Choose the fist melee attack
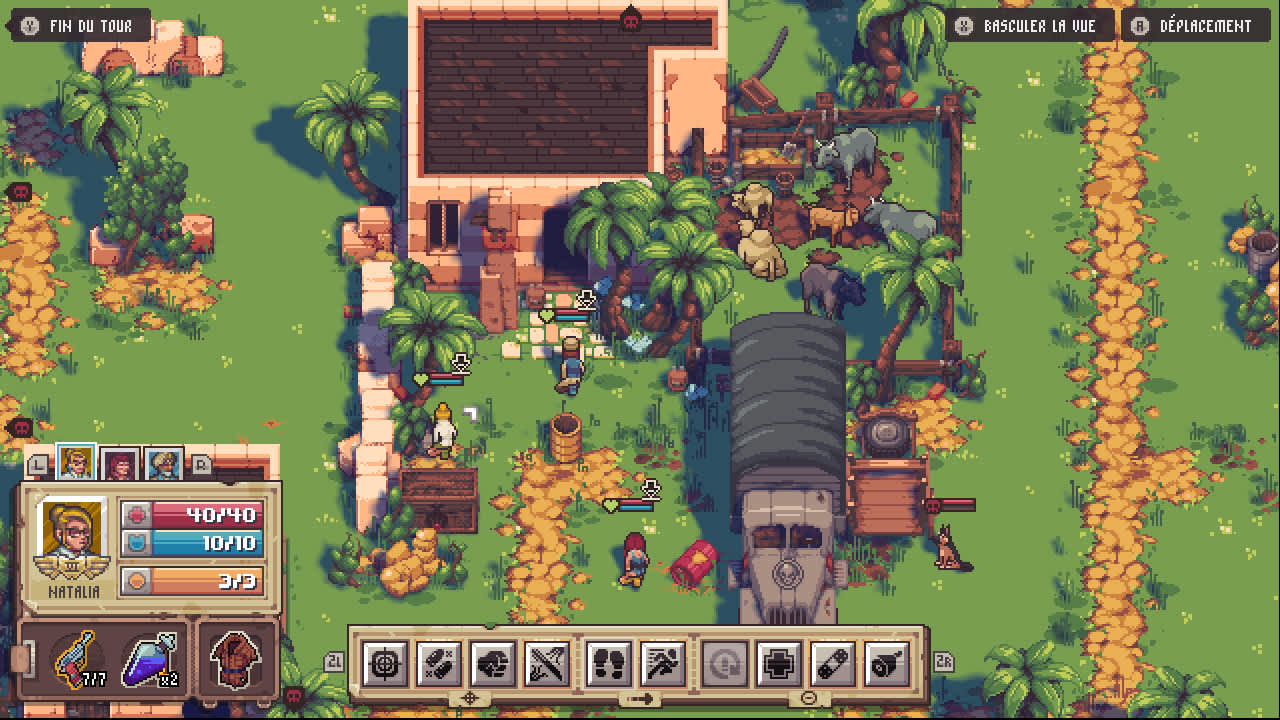Image resolution: width=1280 pixels, height=720 pixels. (493, 663)
